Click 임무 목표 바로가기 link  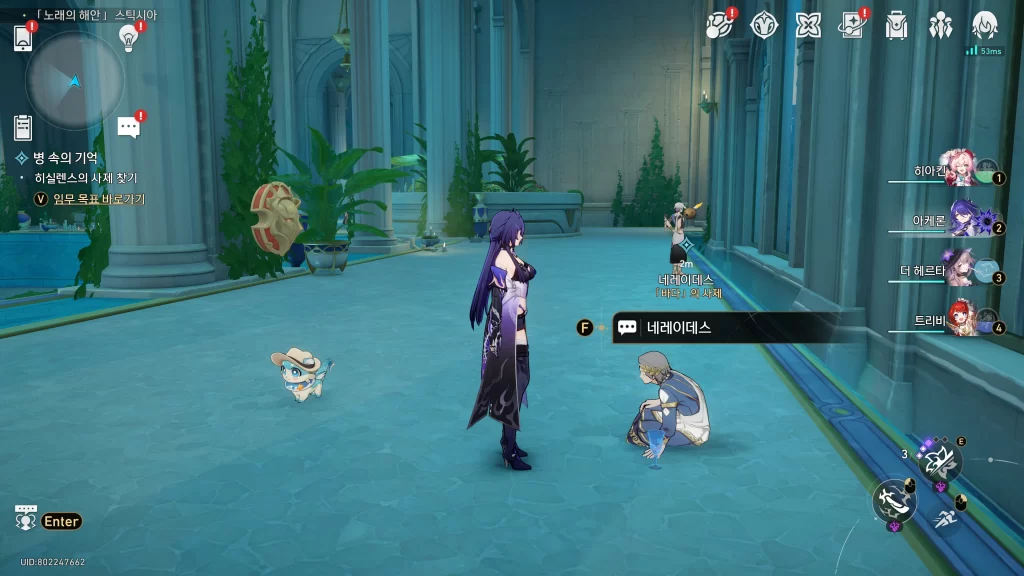(98, 199)
